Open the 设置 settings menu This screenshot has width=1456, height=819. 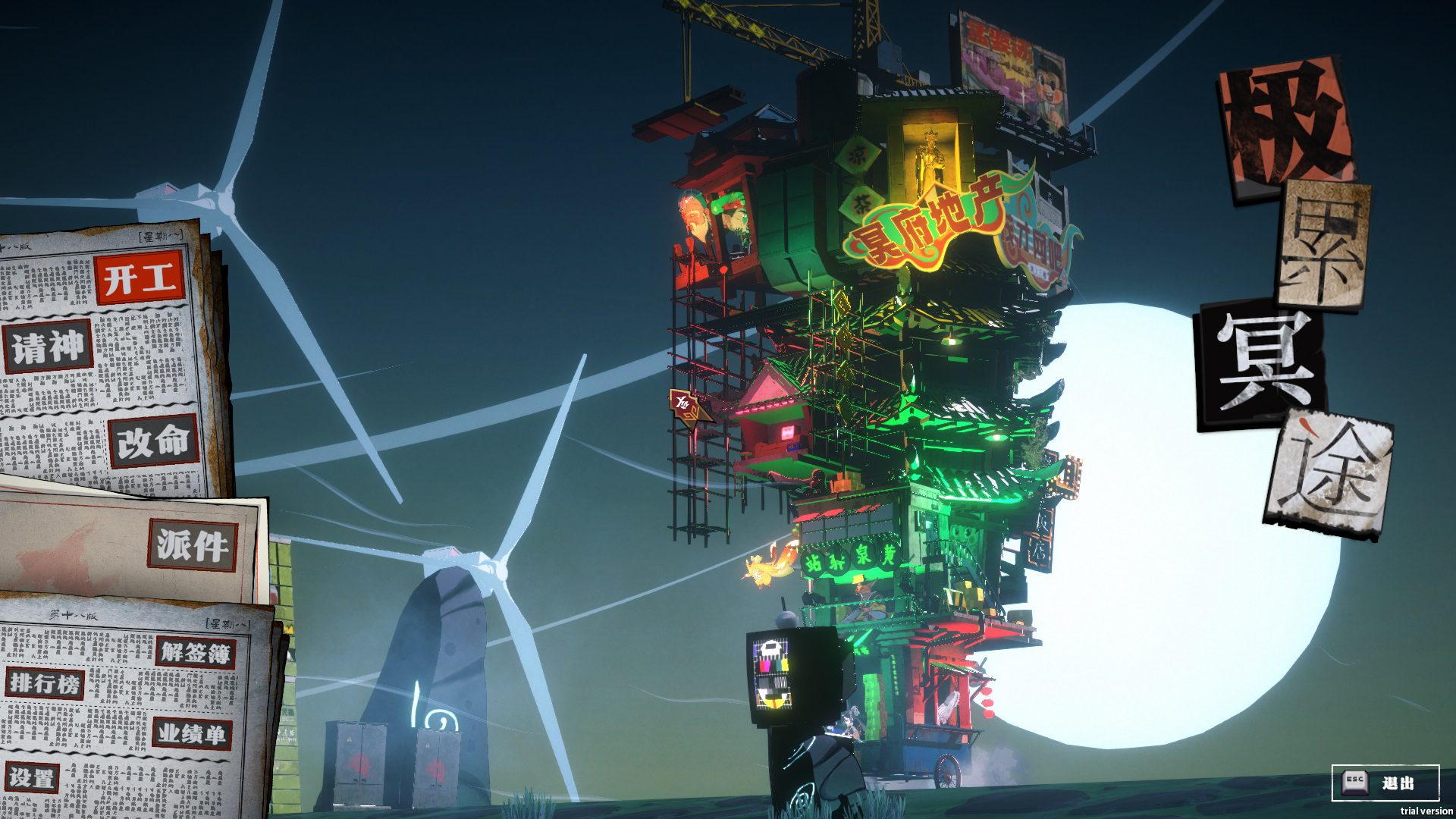31,778
